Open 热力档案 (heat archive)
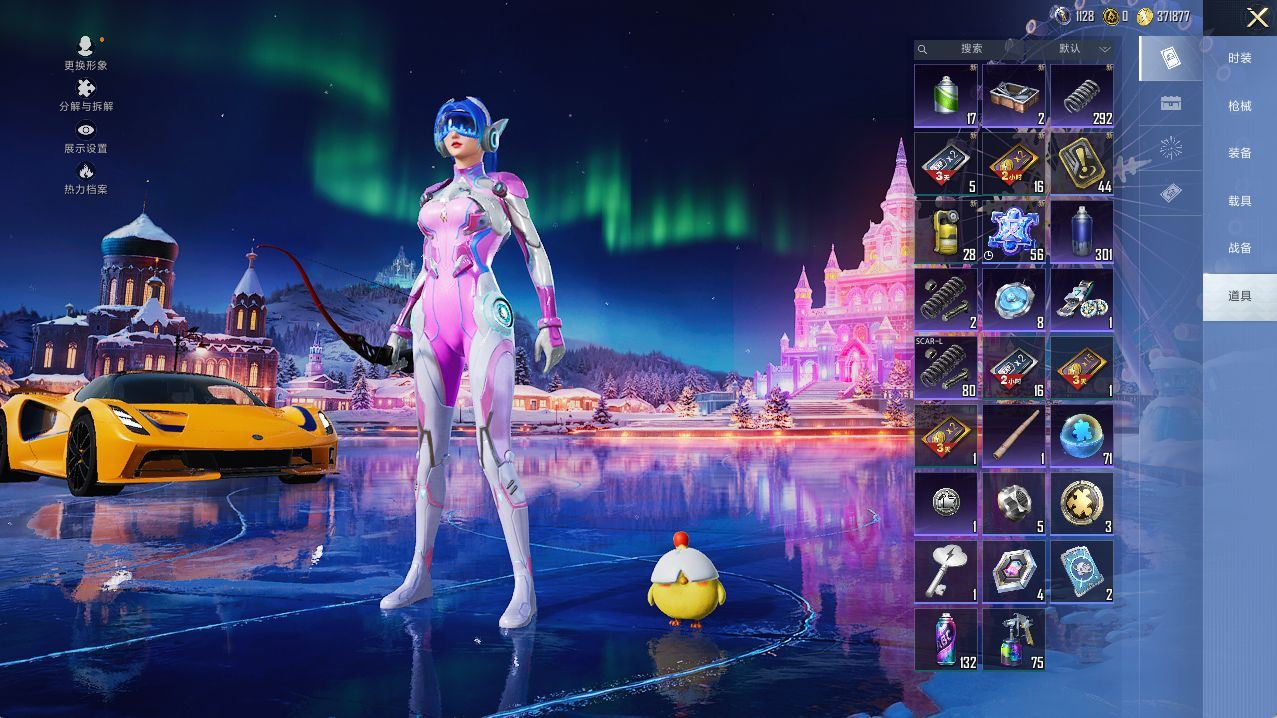1277x718 pixels. pos(86,178)
